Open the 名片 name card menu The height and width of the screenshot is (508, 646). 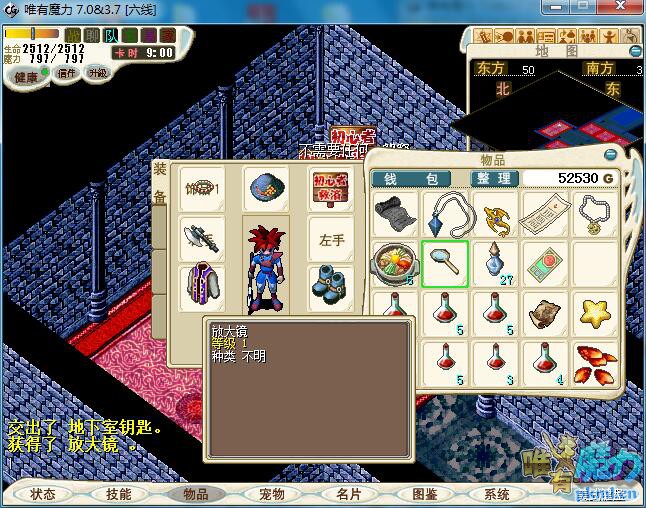[348, 494]
